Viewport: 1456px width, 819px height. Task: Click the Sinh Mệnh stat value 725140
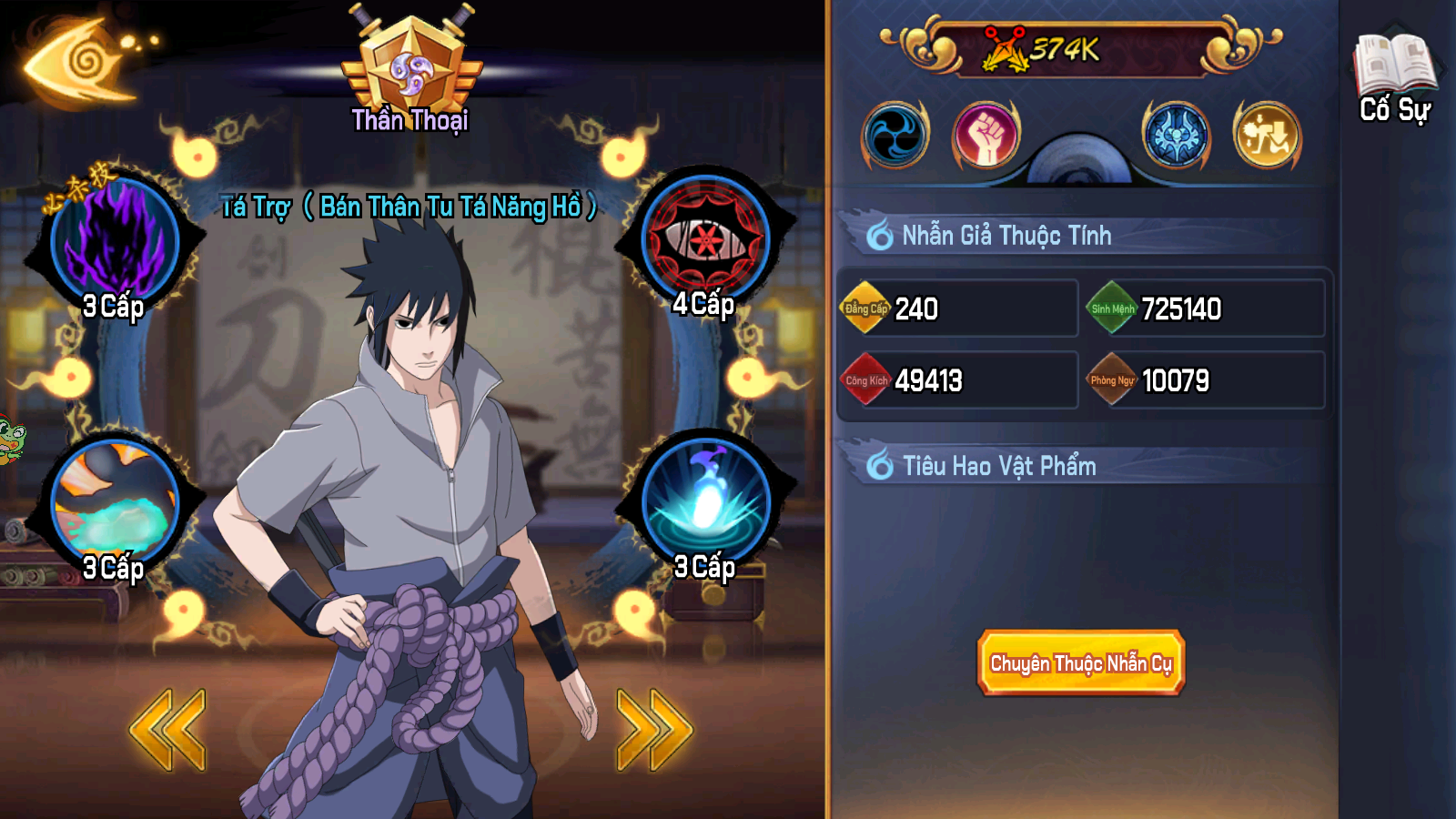(1182, 309)
